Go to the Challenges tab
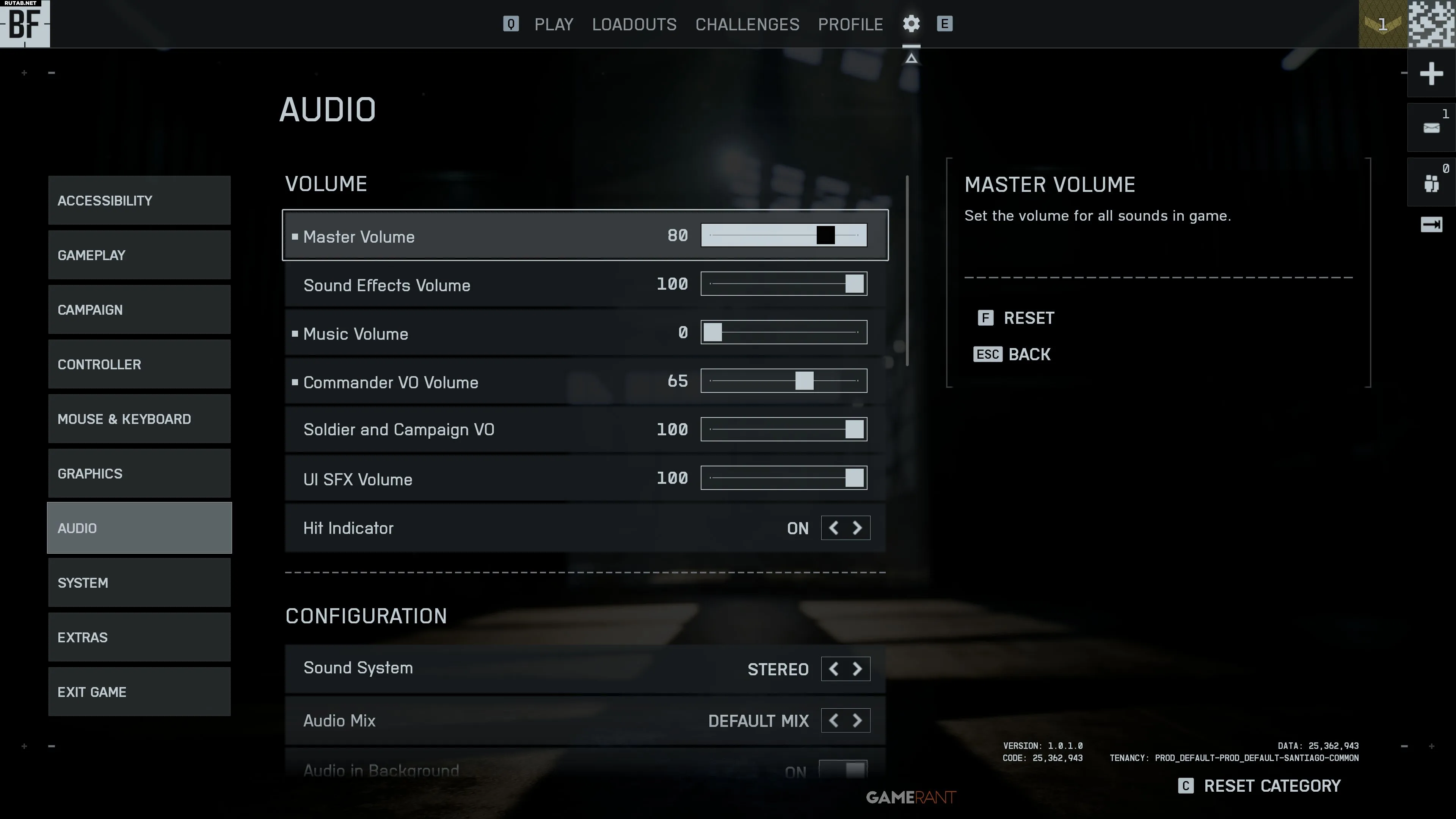Image resolution: width=1456 pixels, height=819 pixels. (747, 24)
